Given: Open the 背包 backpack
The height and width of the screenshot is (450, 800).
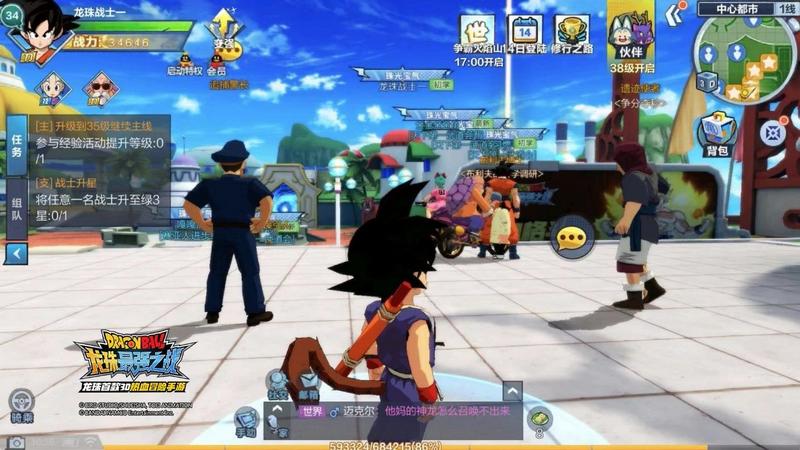Looking at the screenshot, I should 716,132.
